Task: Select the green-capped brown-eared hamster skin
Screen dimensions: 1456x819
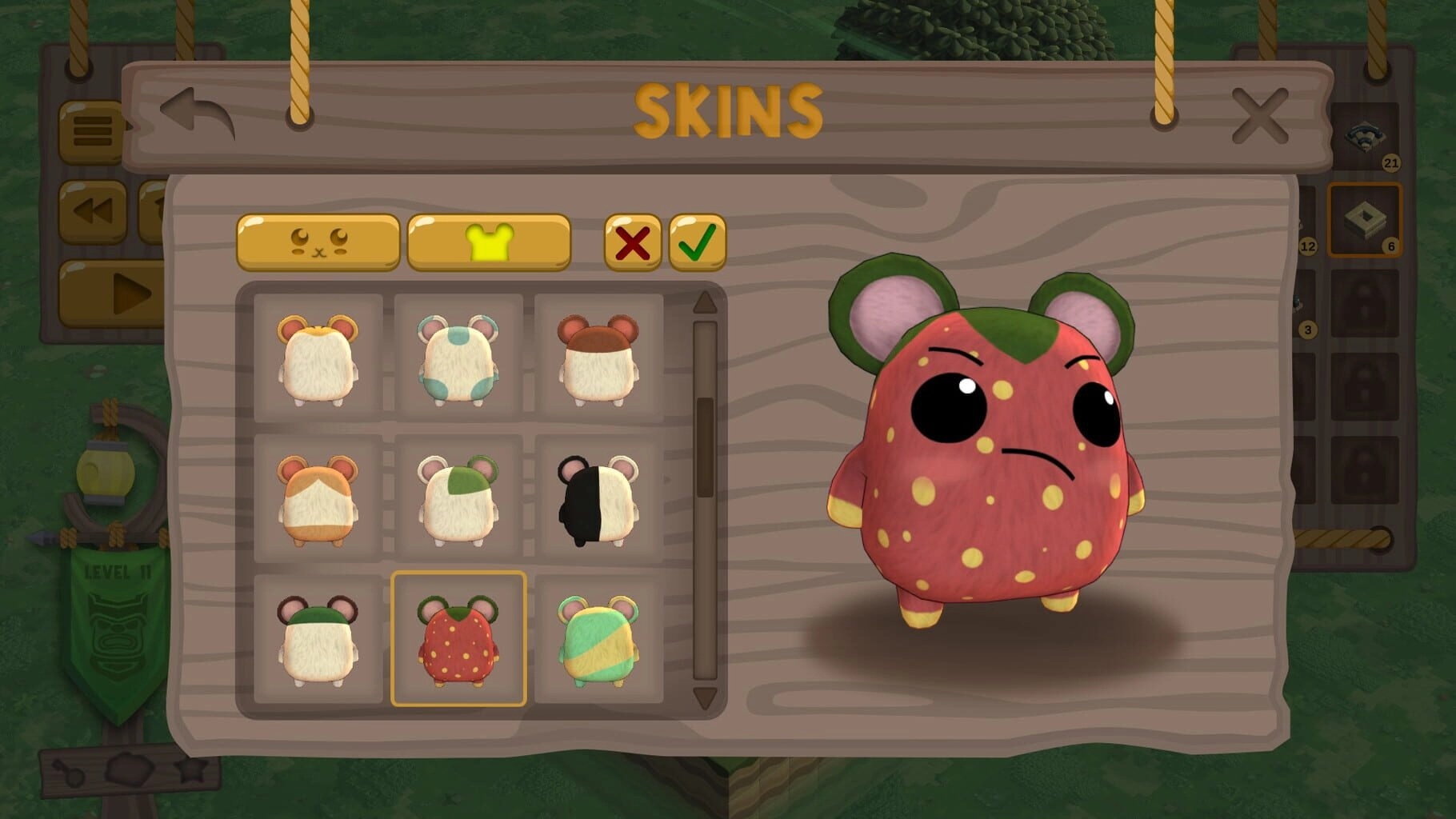Action: click(318, 639)
